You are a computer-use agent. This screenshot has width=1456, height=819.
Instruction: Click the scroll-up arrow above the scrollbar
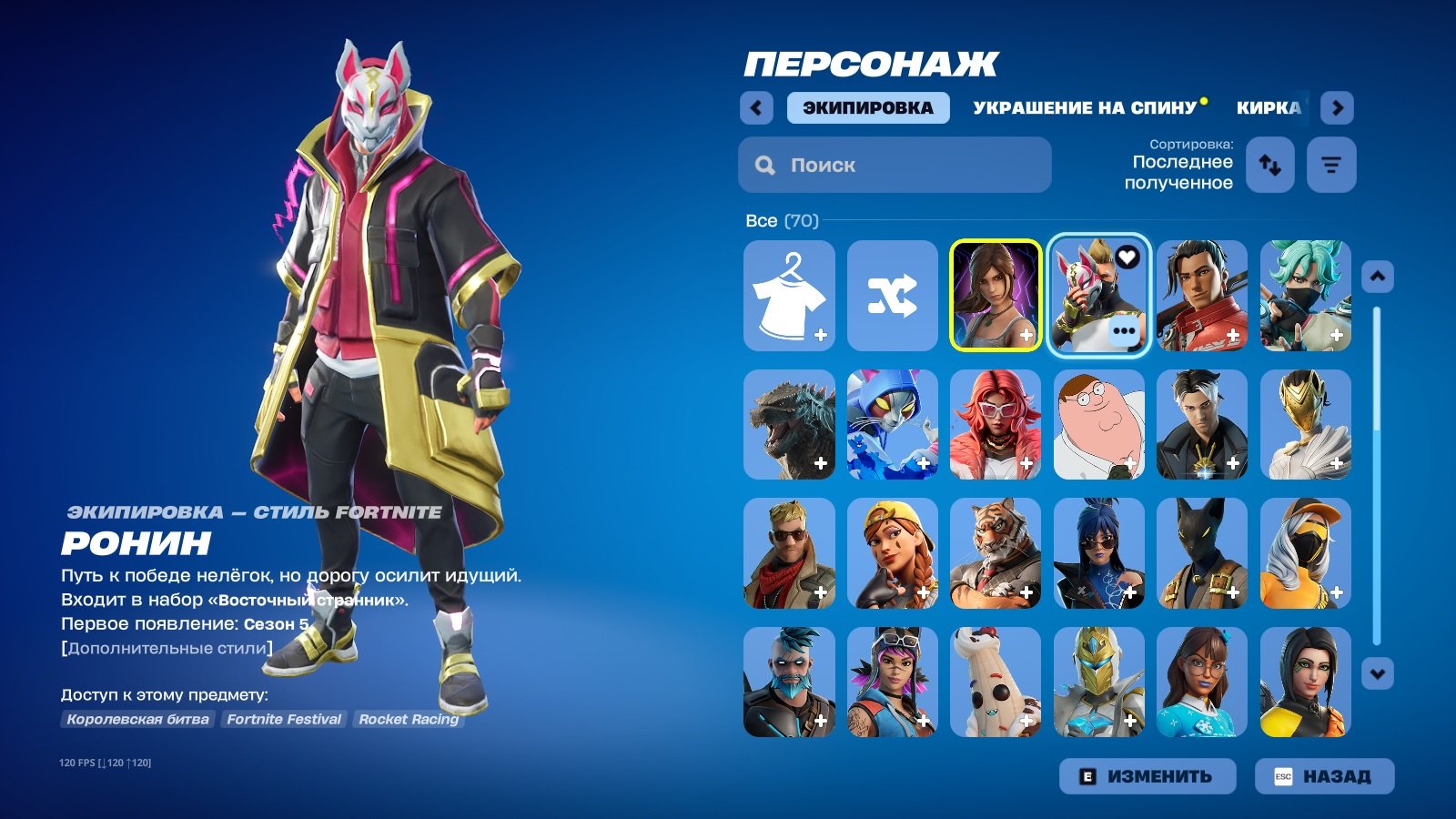1380,275
